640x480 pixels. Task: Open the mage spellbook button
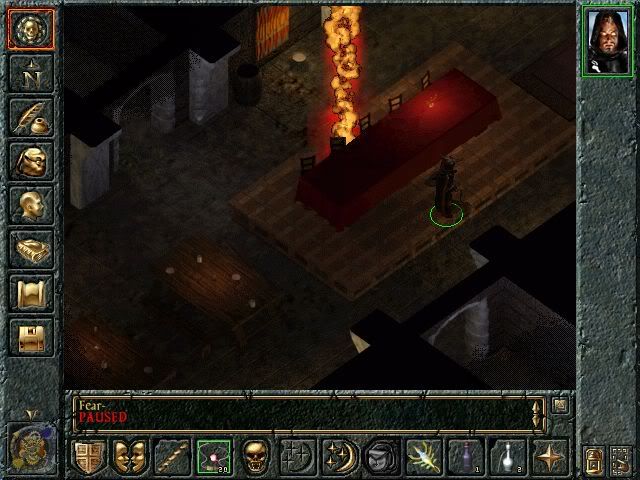30,249
